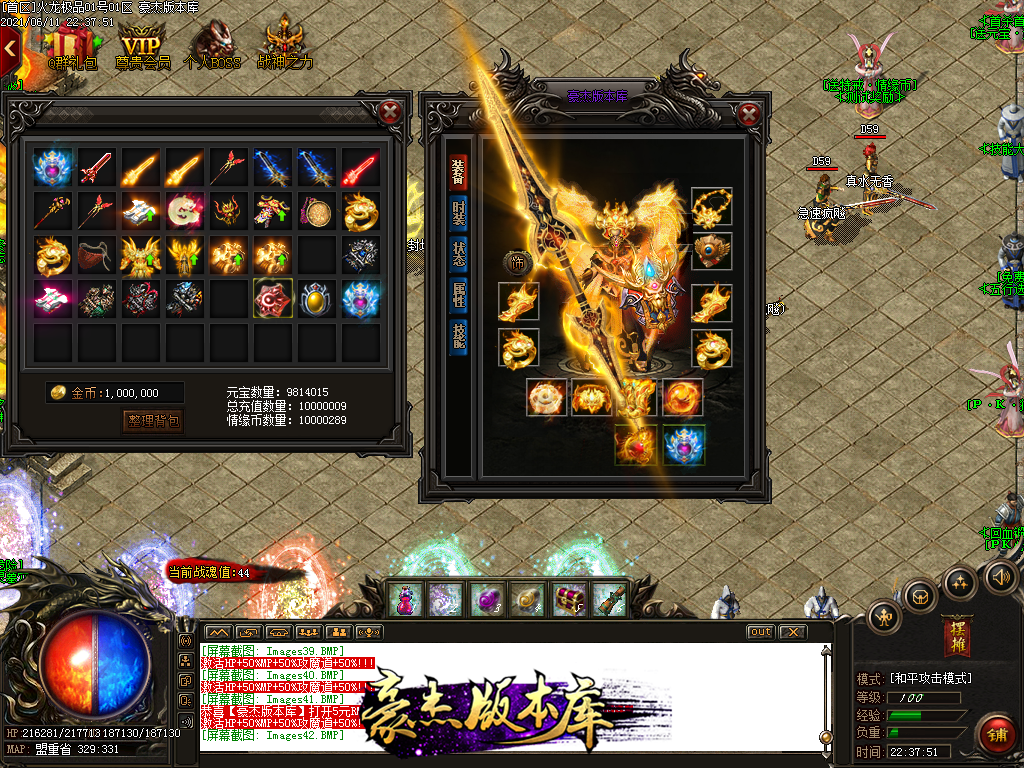The image size is (1024, 768).
Task: Click the round 铺 shop button
Action: tap(996, 735)
